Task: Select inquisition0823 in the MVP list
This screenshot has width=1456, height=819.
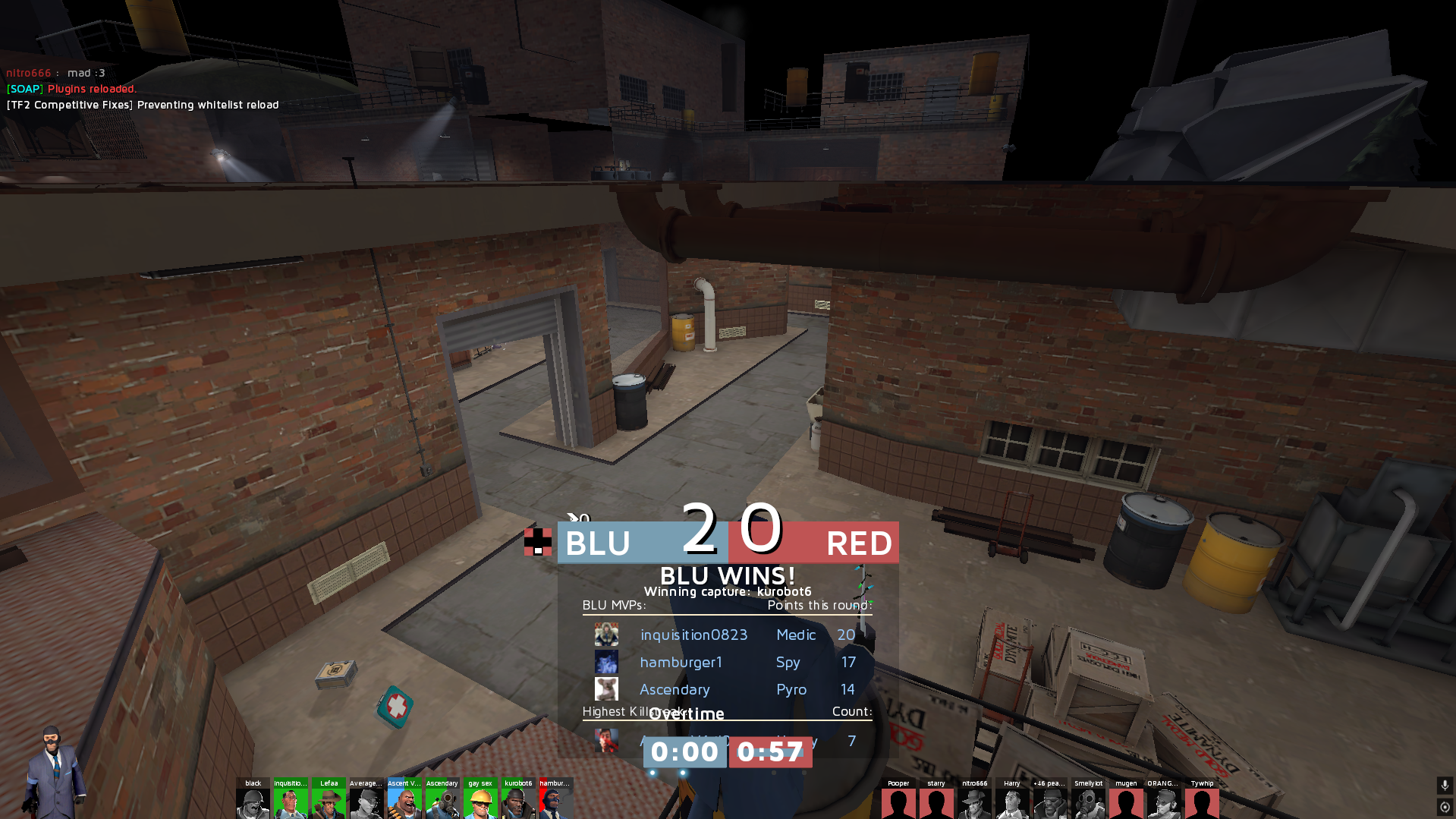Action: 693,635
